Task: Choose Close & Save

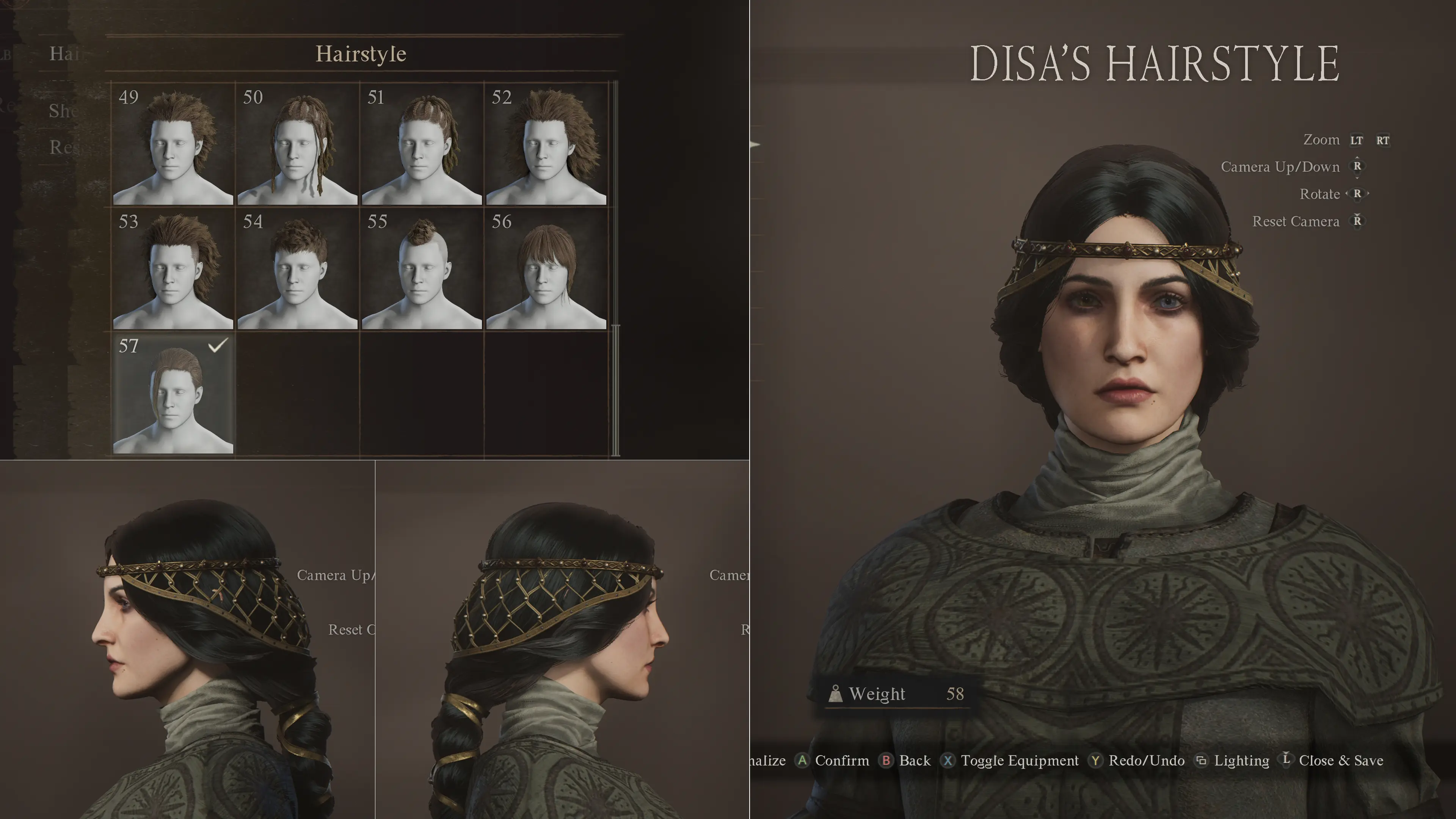Action: [1332, 761]
